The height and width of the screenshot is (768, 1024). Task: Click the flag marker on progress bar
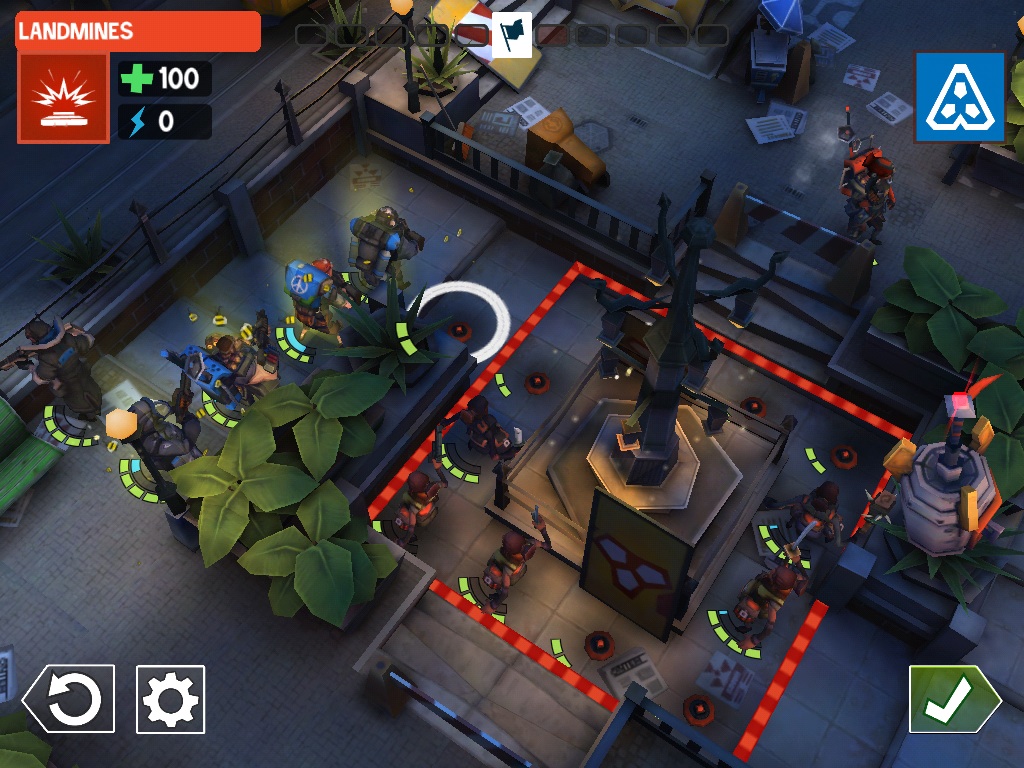point(512,34)
